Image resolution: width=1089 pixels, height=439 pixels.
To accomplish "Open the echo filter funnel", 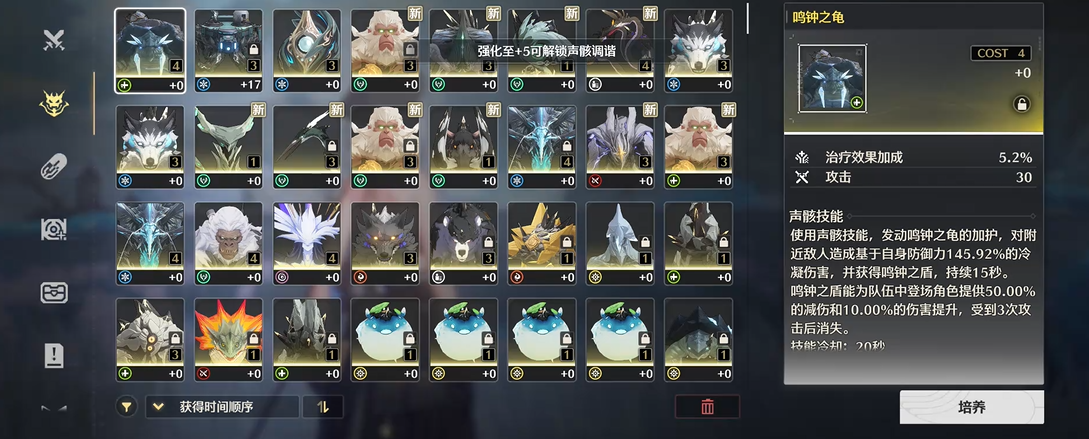I will pos(127,407).
